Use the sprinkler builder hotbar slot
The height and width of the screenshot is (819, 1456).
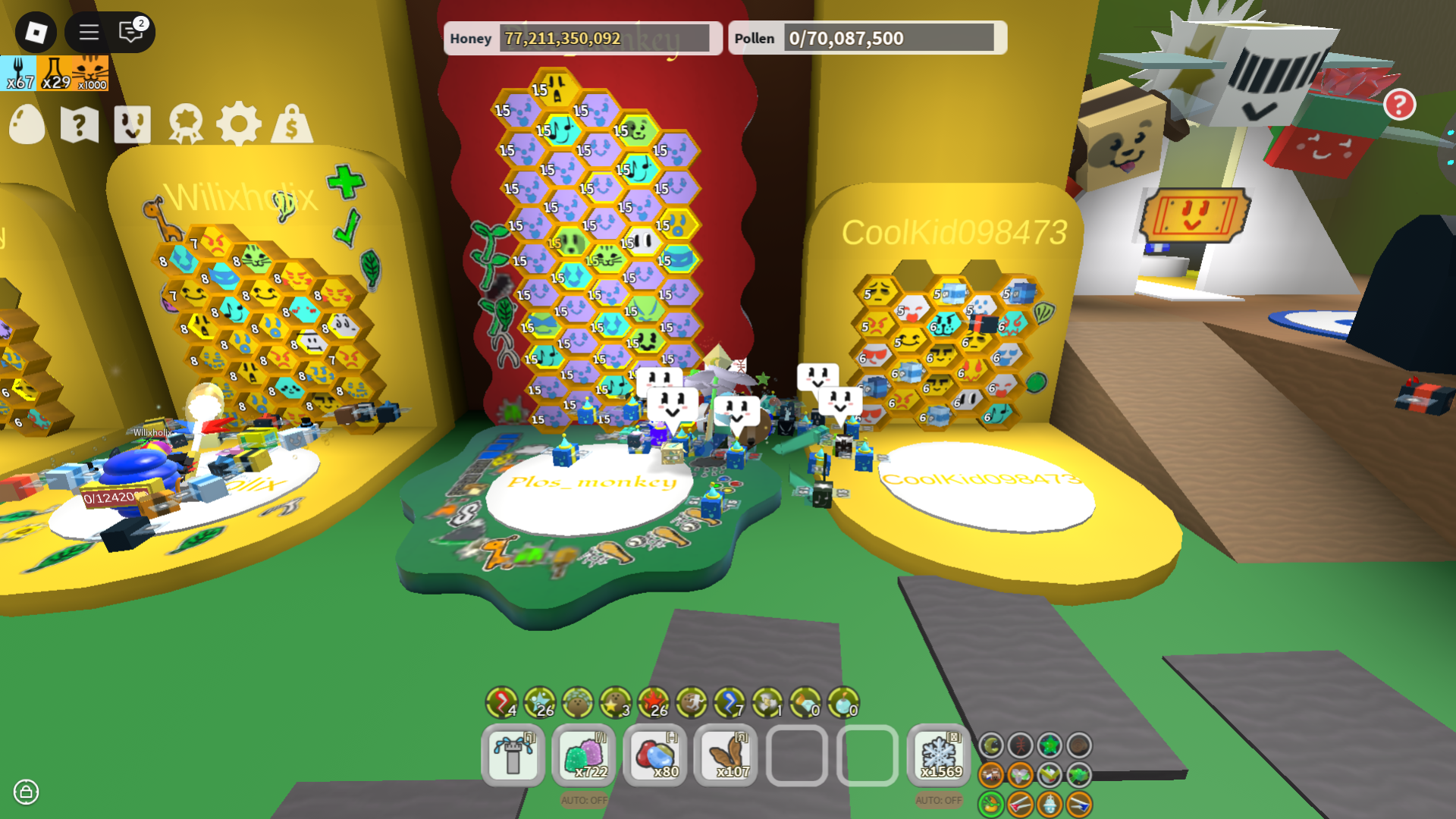coord(513,755)
